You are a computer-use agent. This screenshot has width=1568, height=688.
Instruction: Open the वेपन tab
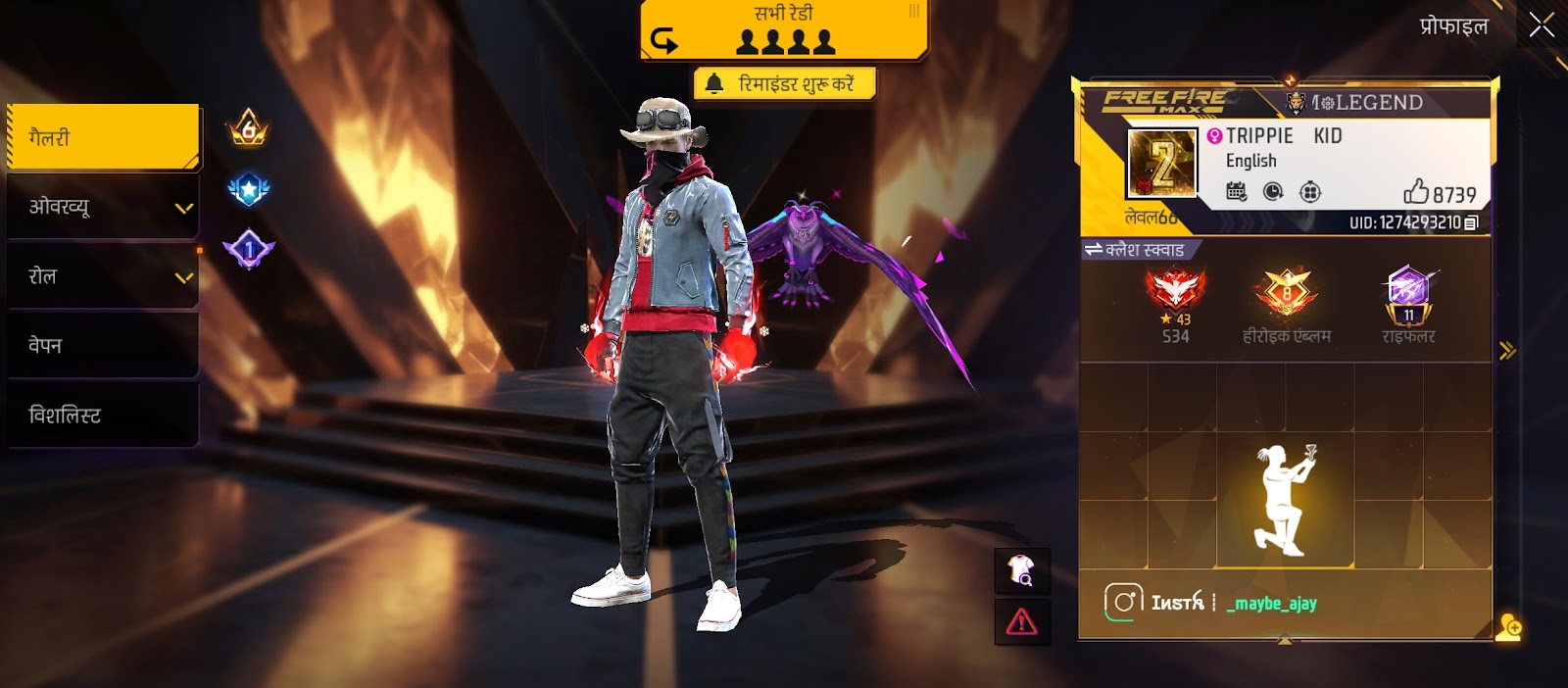point(103,346)
